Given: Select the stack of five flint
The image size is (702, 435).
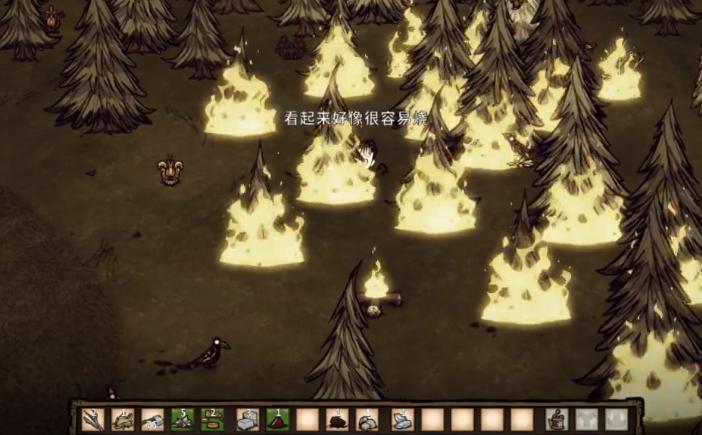Looking at the screenshot, I should [x=183, y=420].
